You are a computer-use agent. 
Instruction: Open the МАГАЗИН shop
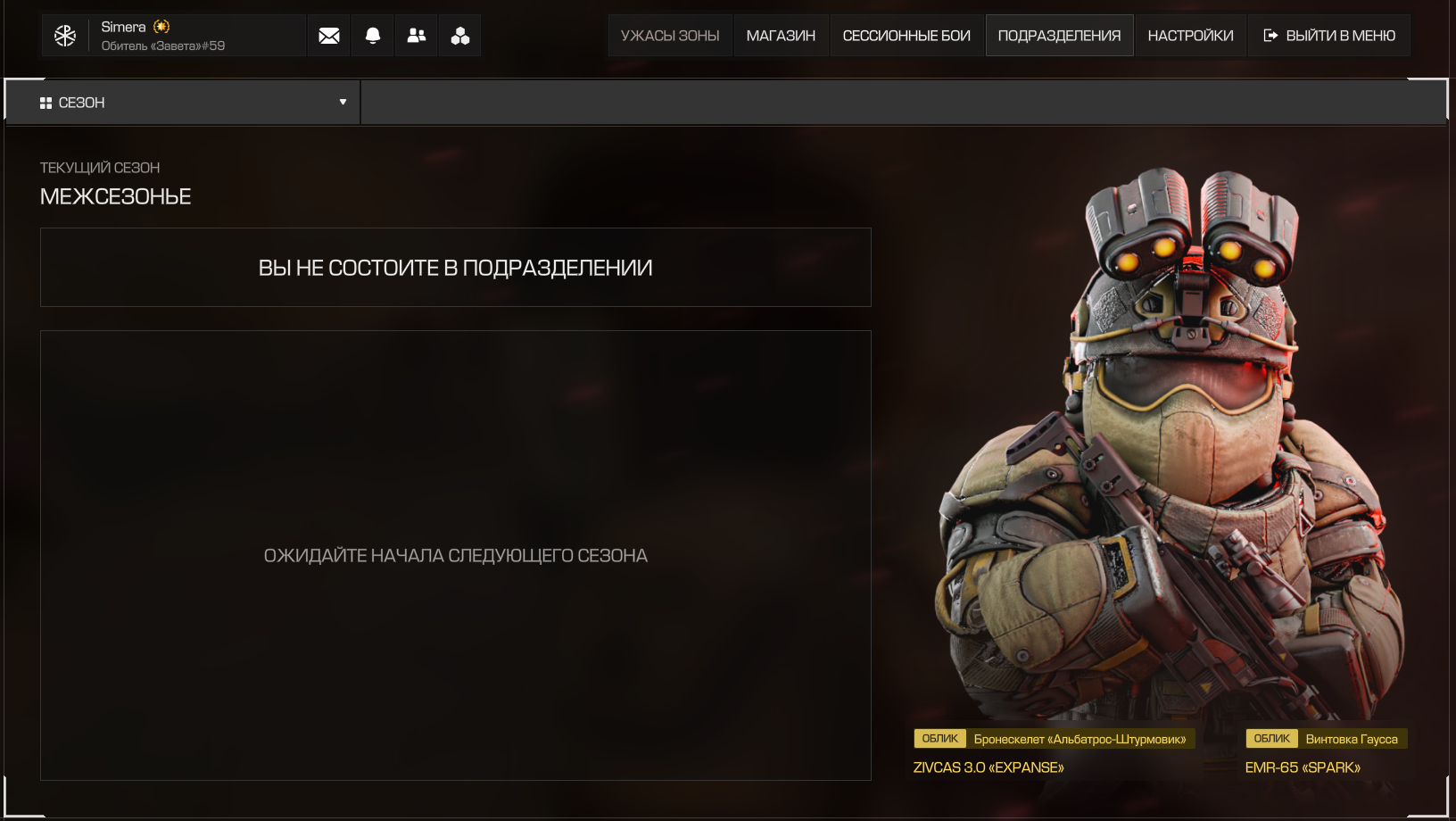coord(781,36)
